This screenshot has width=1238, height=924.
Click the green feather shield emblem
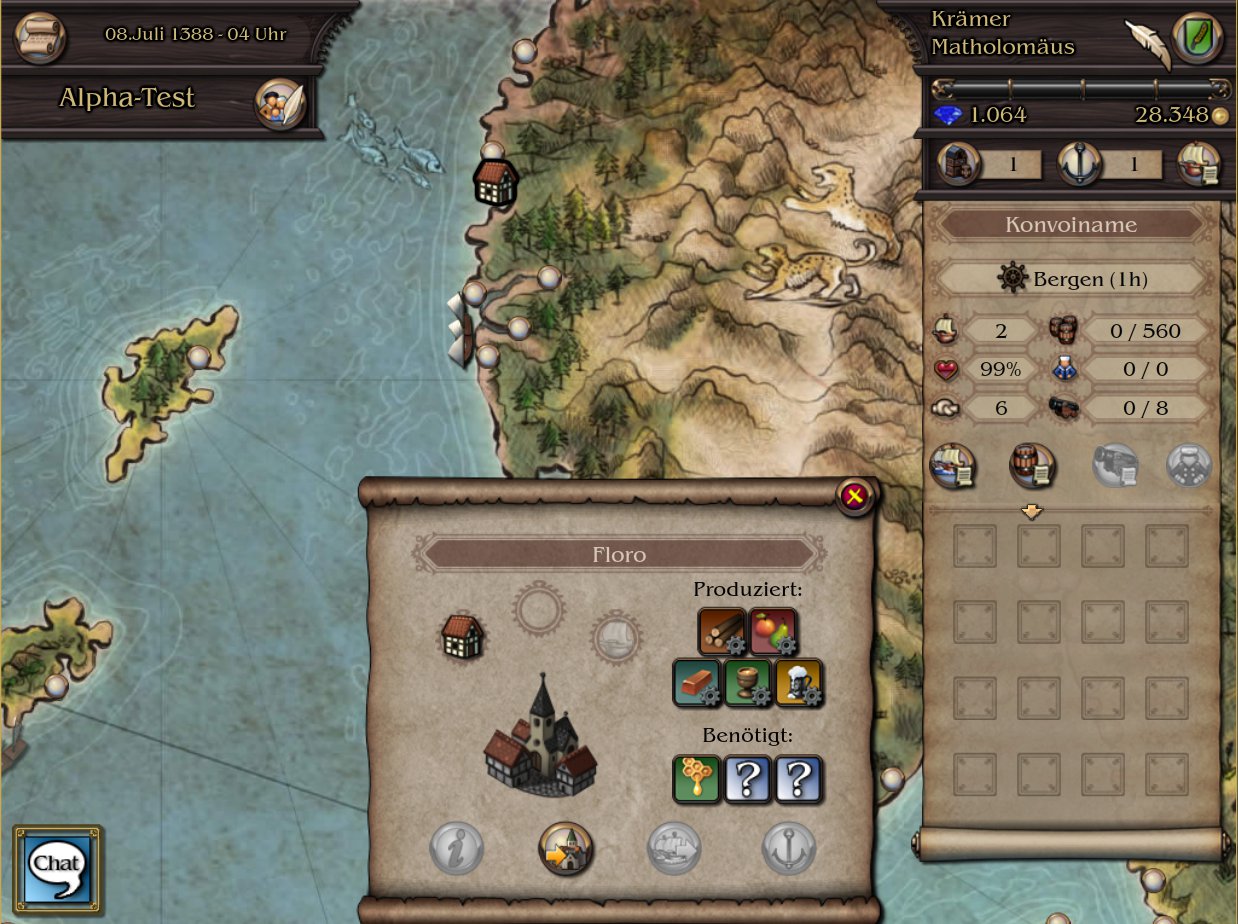tap(1196, 38)
